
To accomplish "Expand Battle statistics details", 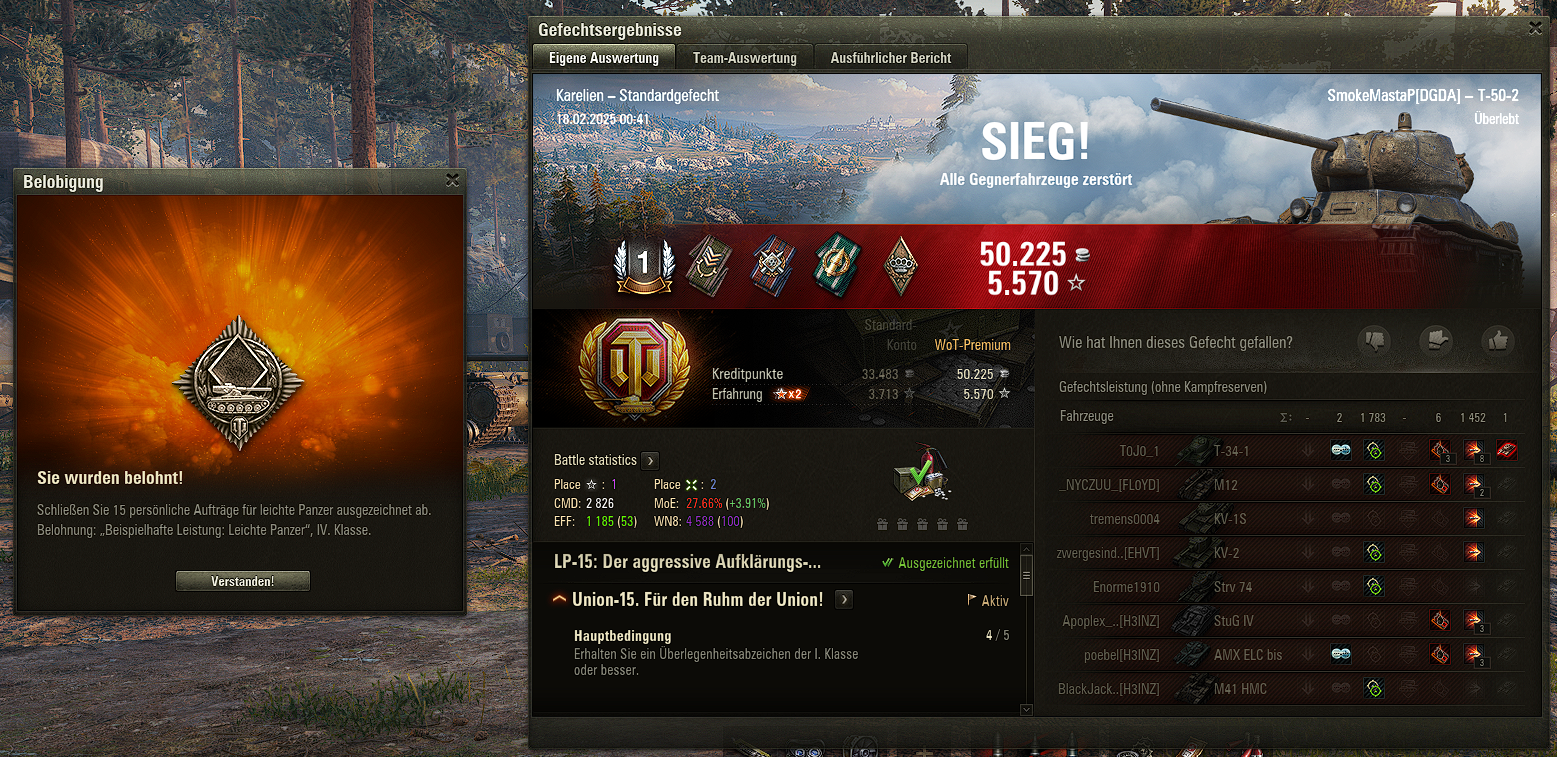I will pos(651,460).
